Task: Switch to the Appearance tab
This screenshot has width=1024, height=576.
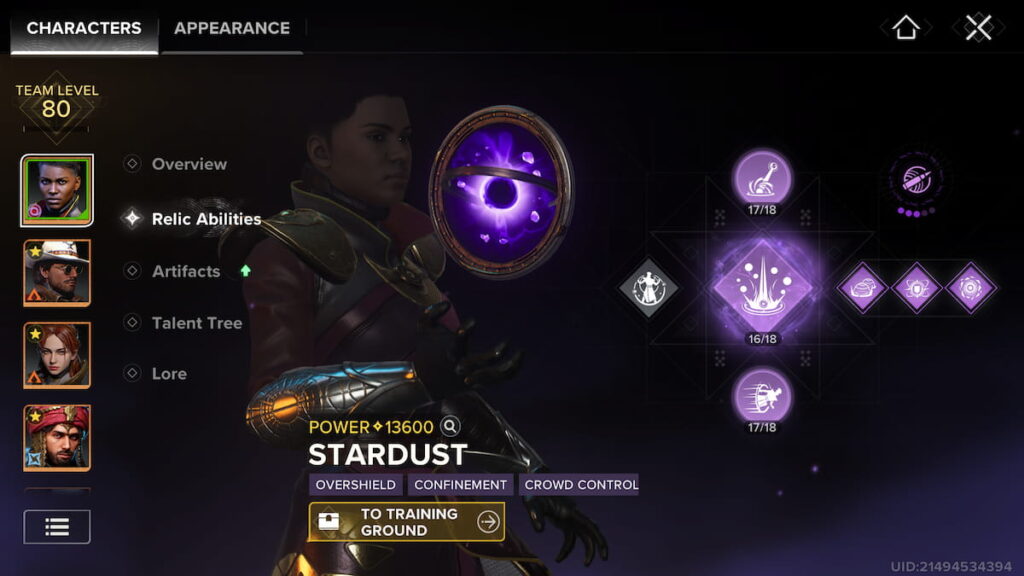Action: coord(232,28)
